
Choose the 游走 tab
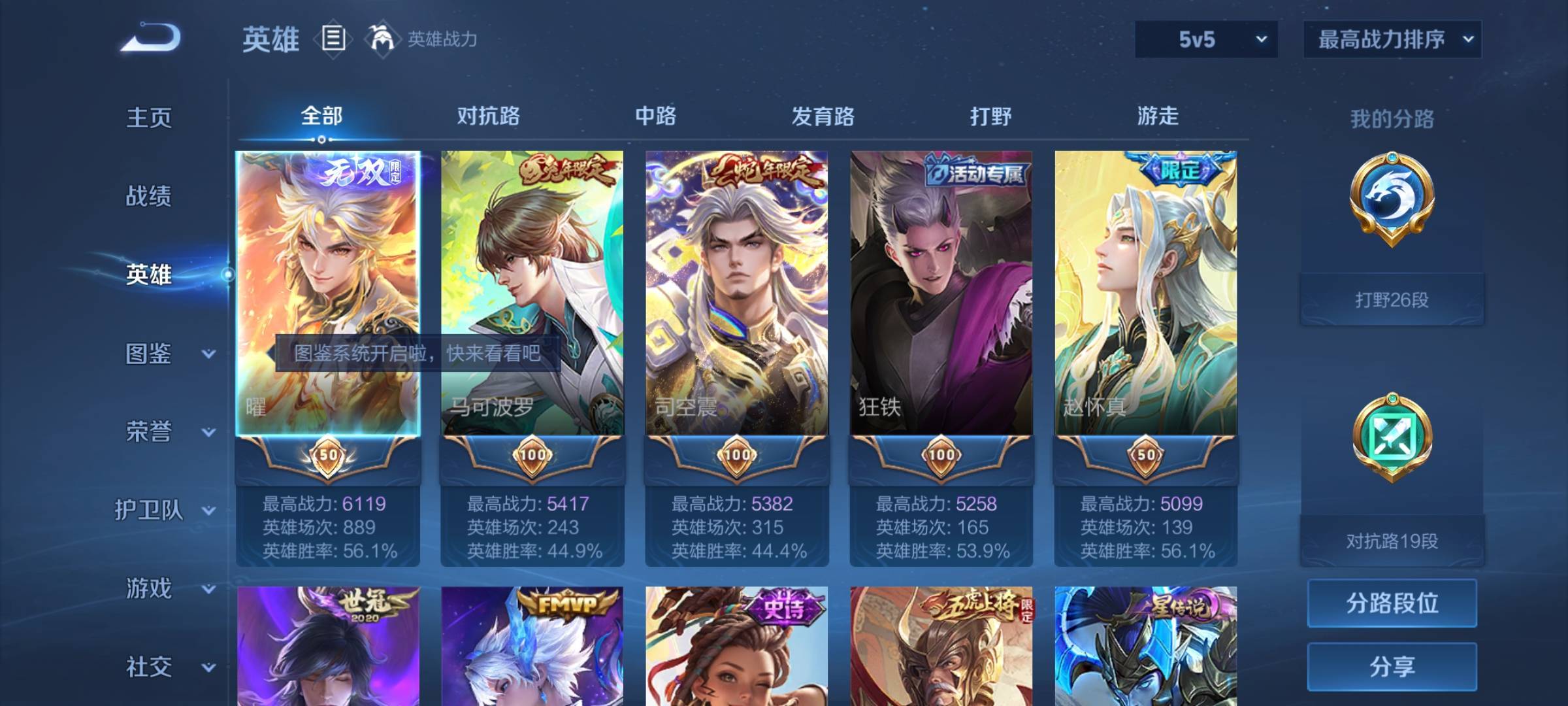(x=1158, y=116)
